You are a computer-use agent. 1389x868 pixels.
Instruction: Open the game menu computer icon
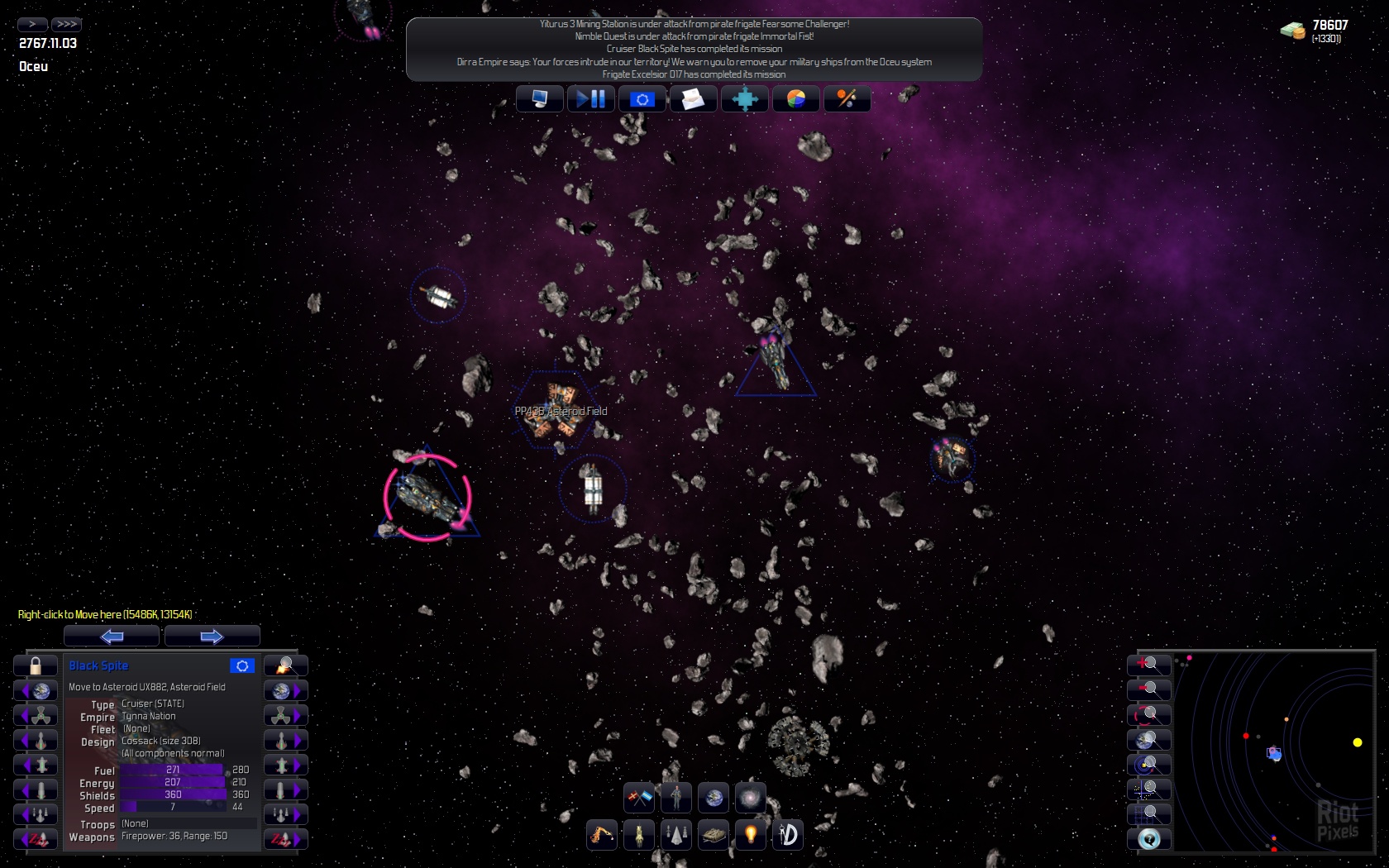click(539, 99)
